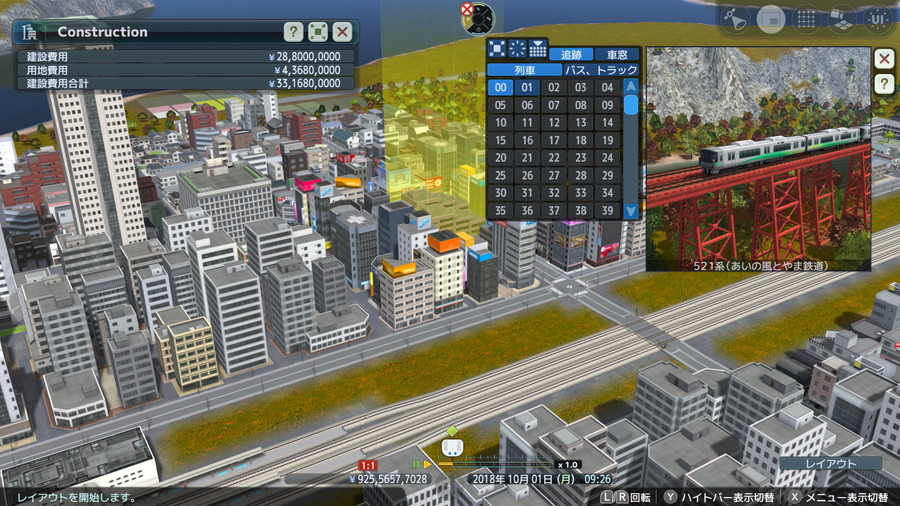Viewport: 900px width, 506px height.
Task: Close the Construction panel
Action: (342, 32)
